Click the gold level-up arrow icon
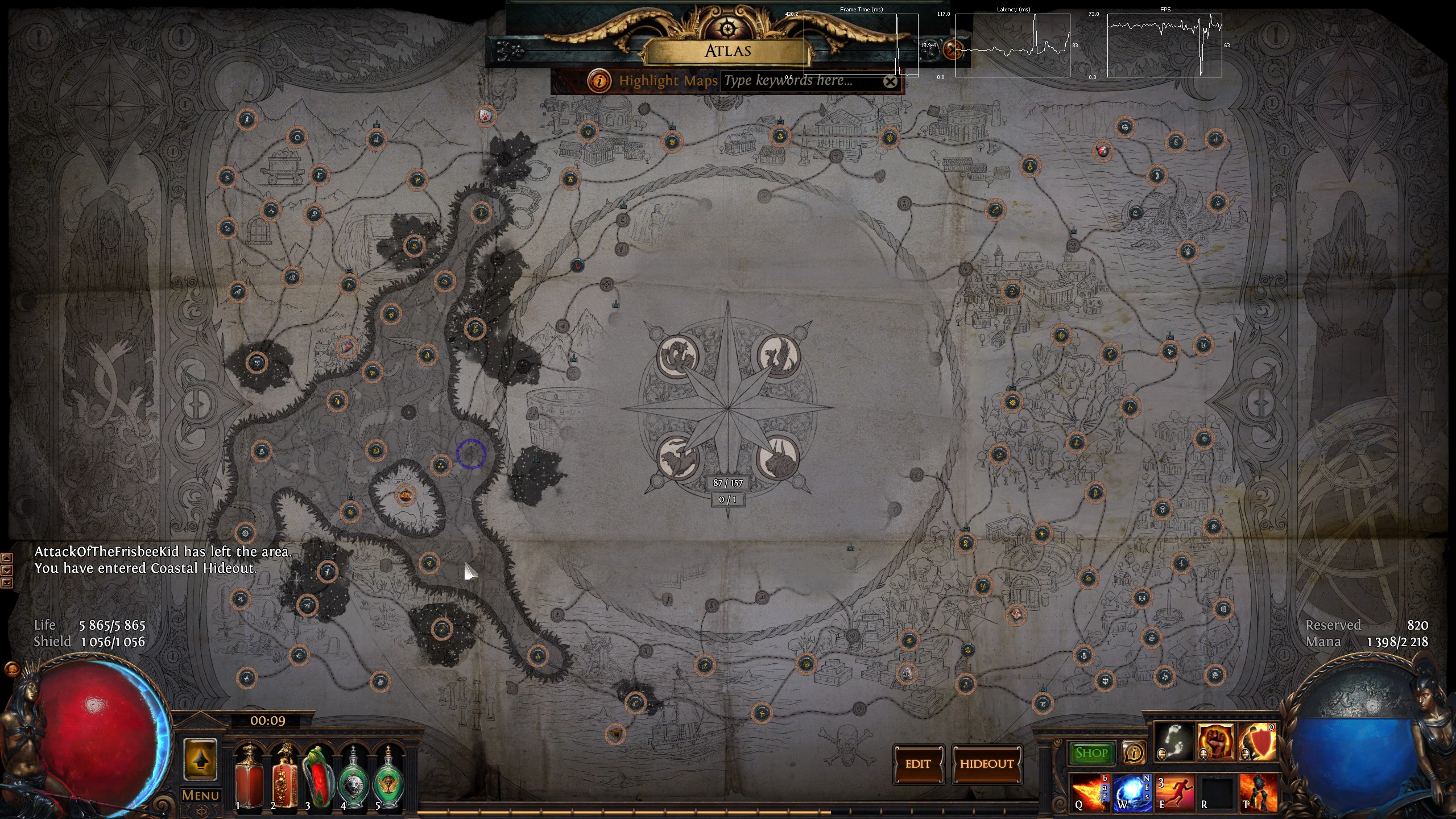1456x819 pixels. tap(200, 760)
